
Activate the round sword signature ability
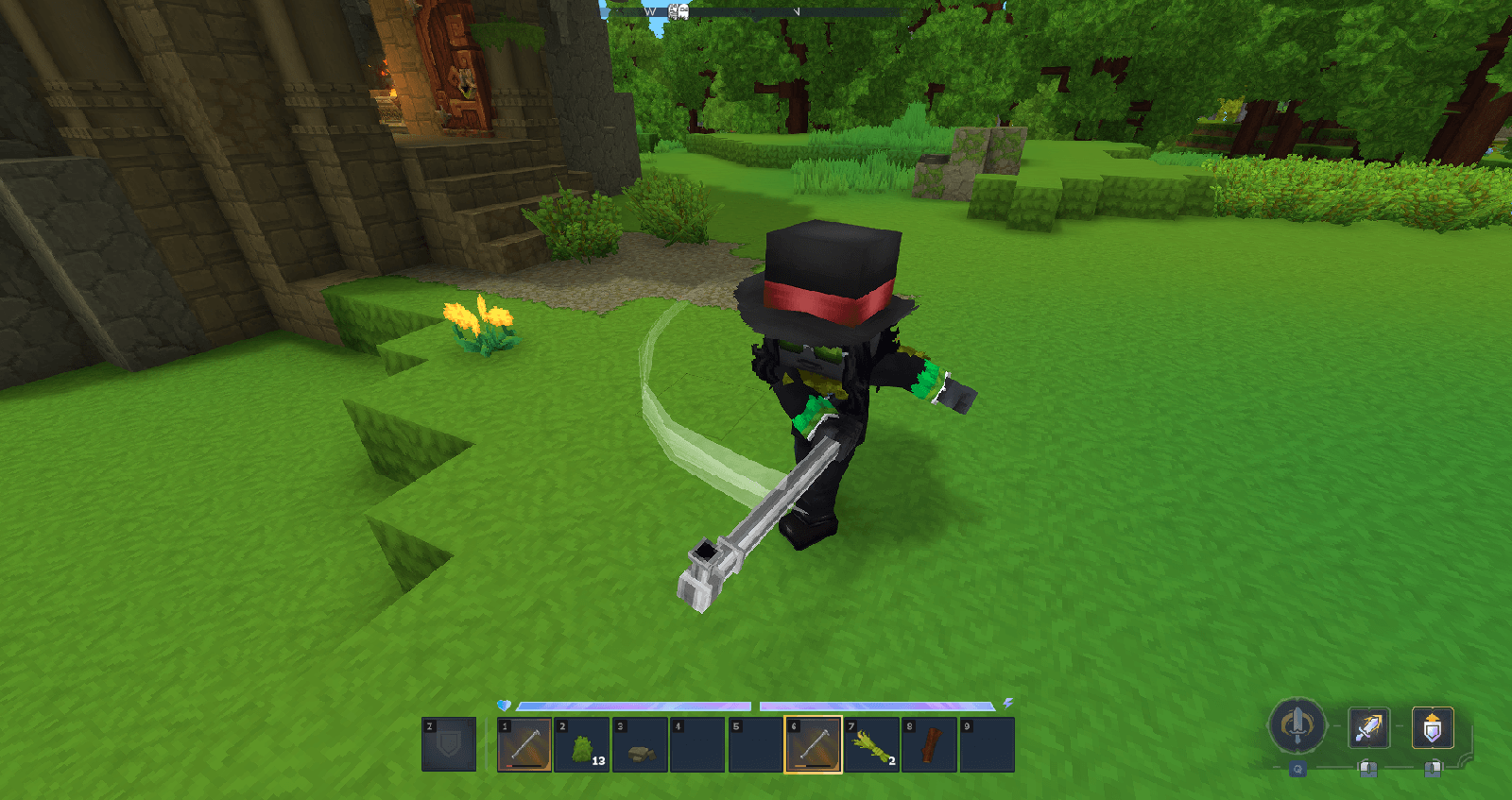(1297, 726)
